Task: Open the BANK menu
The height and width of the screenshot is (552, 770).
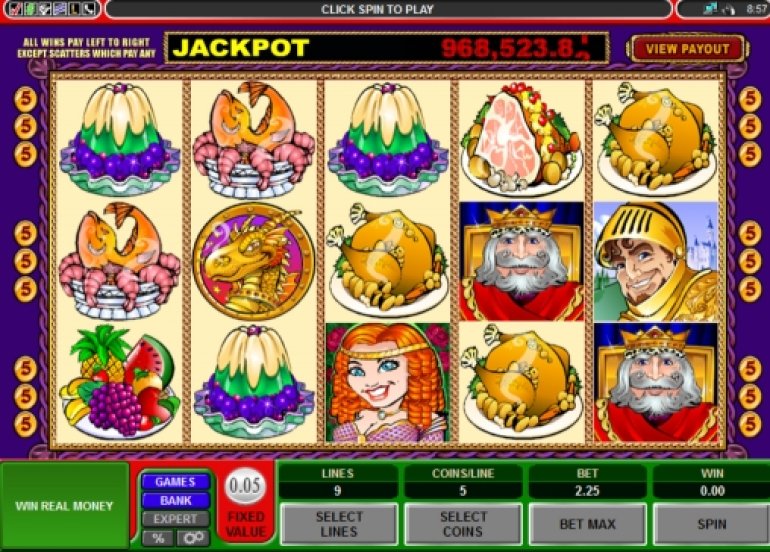Action: point(175,500)
